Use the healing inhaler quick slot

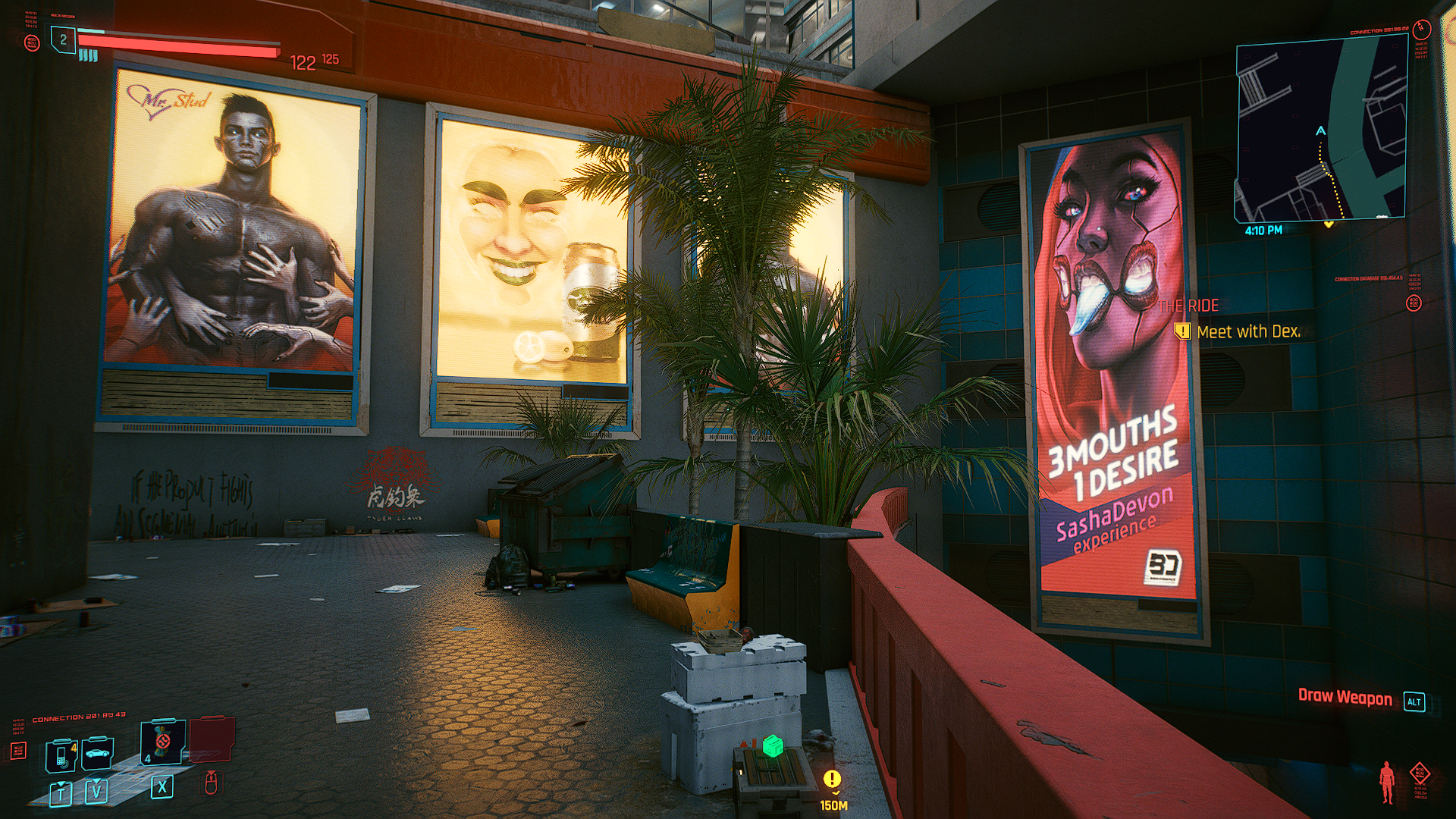pyautogui.click(x=162, y=742)
